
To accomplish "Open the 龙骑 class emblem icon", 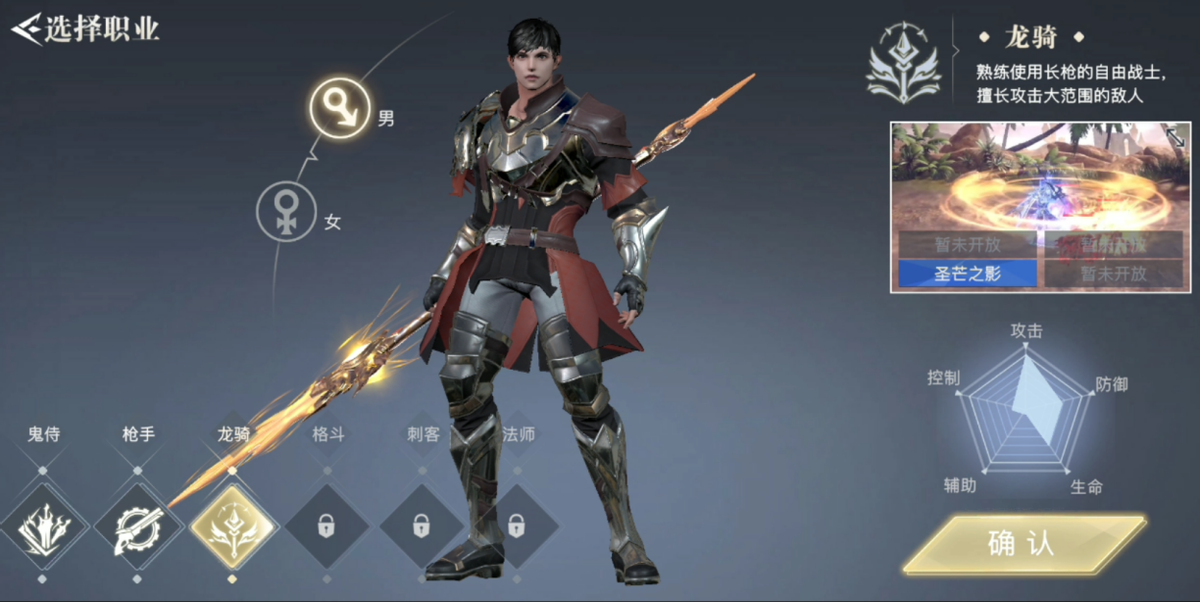I will click(902, 62).
